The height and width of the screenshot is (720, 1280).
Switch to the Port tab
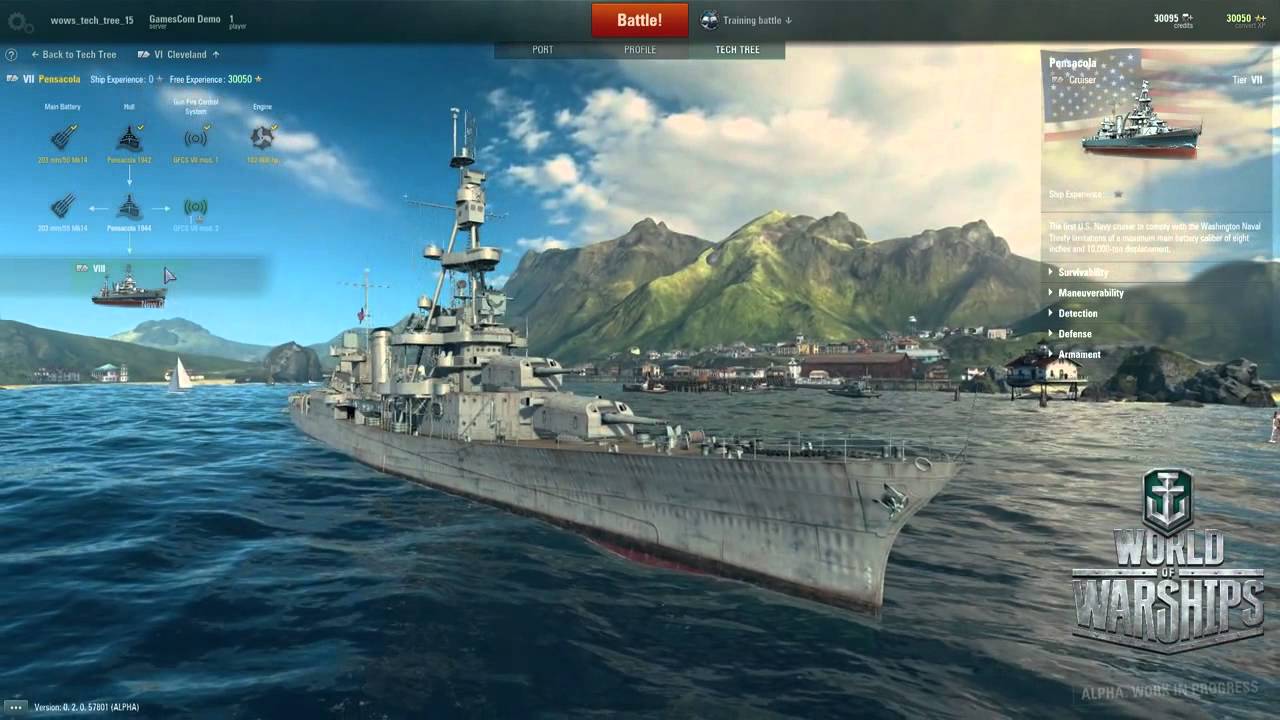tap(543, 50)
